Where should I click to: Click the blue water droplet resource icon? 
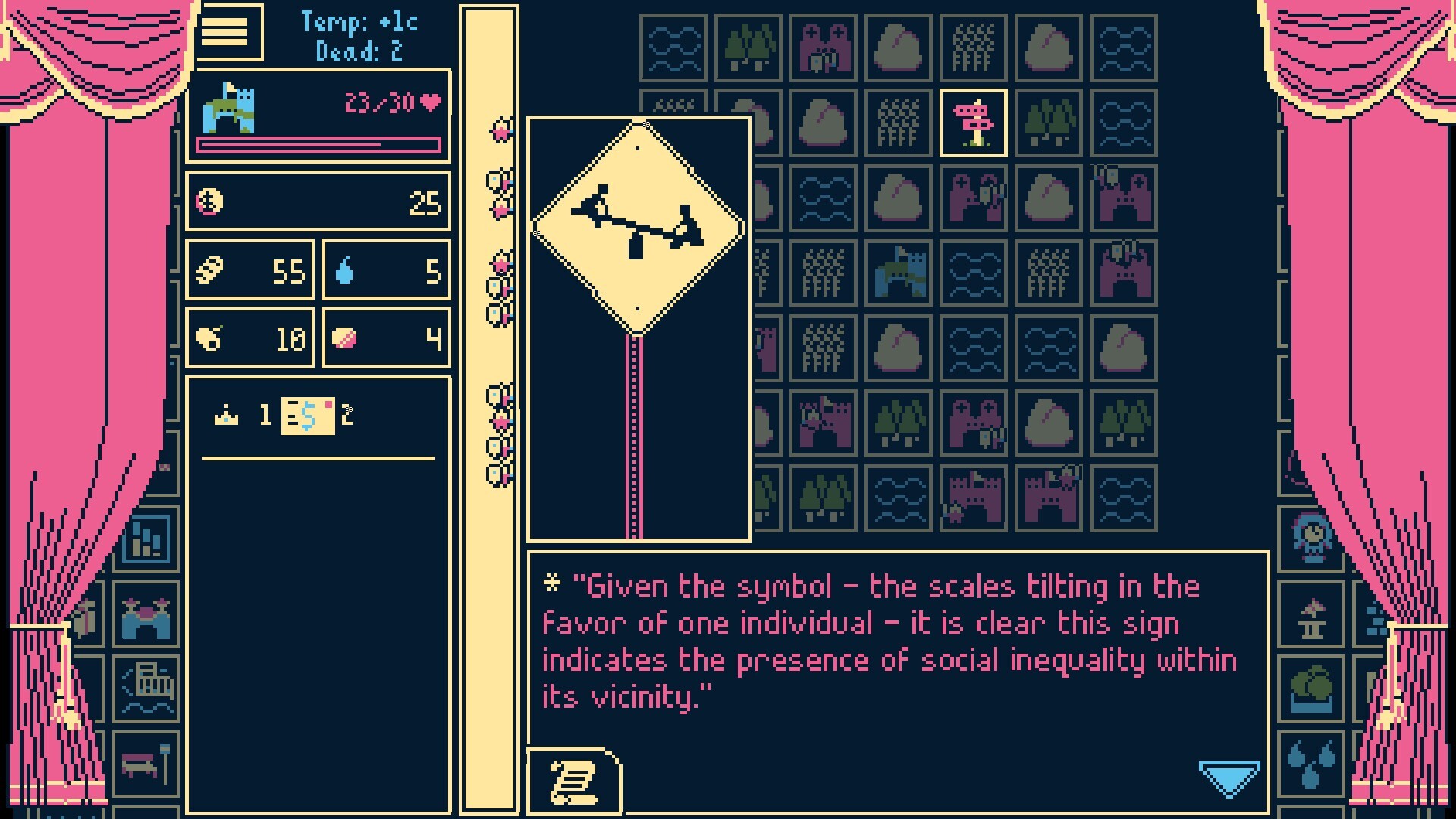pos(343,270)
